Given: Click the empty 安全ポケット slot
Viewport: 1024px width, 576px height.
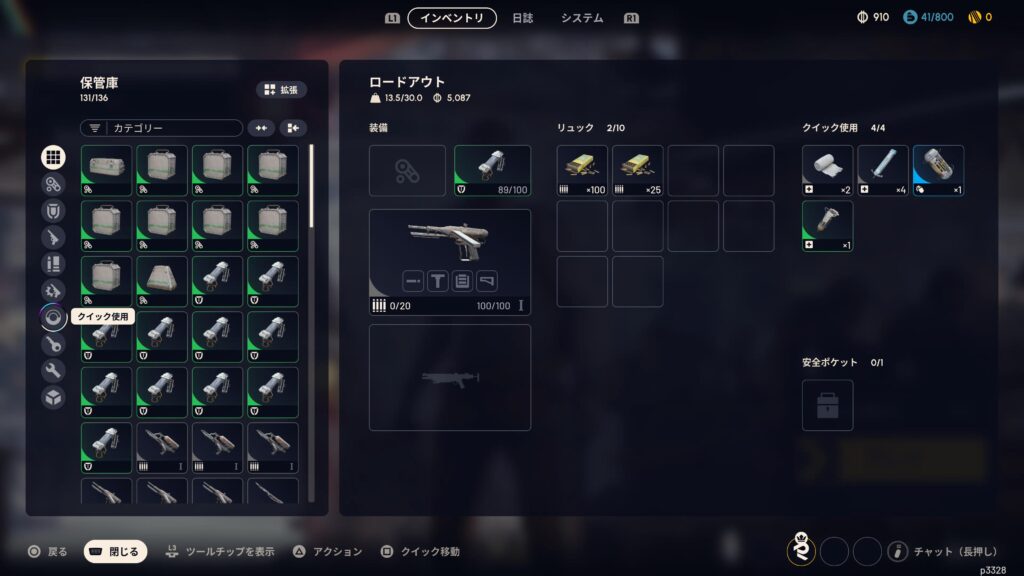Looking at the screenshot, I should (x=827, y=405).
